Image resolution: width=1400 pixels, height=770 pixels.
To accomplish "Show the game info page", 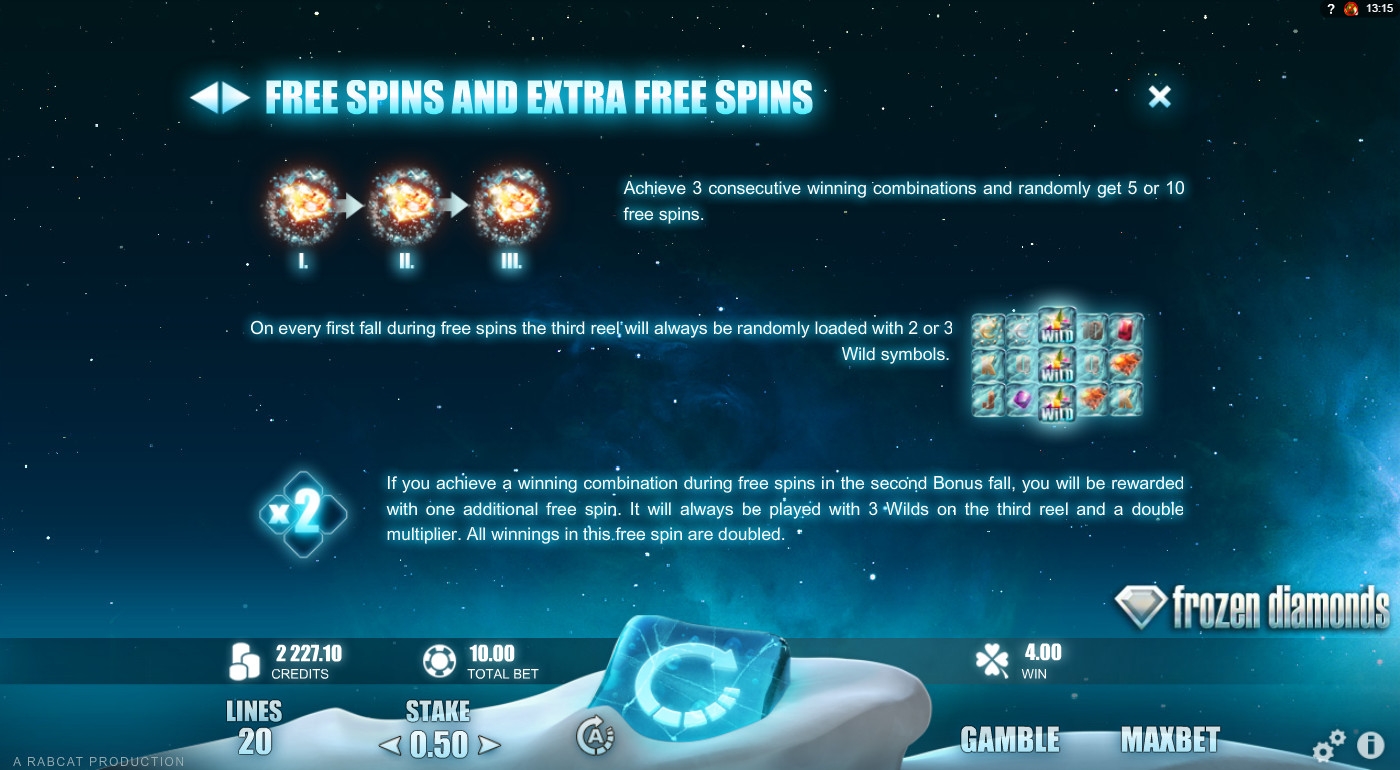I will coord(1370,745).
